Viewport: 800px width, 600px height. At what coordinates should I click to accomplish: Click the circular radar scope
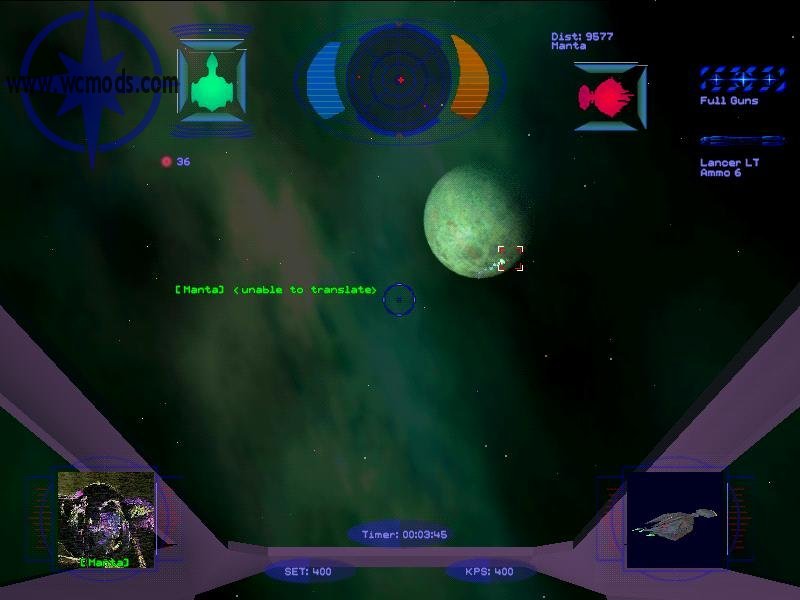click(x=400, y=79)
